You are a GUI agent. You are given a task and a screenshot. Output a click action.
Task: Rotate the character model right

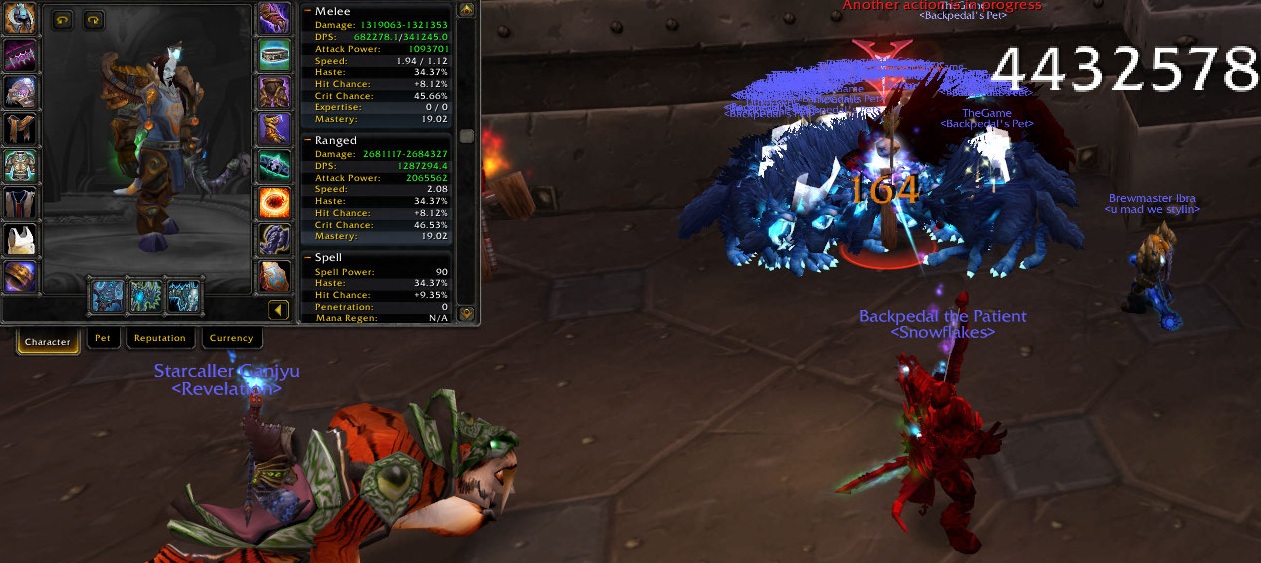point(93,19)
